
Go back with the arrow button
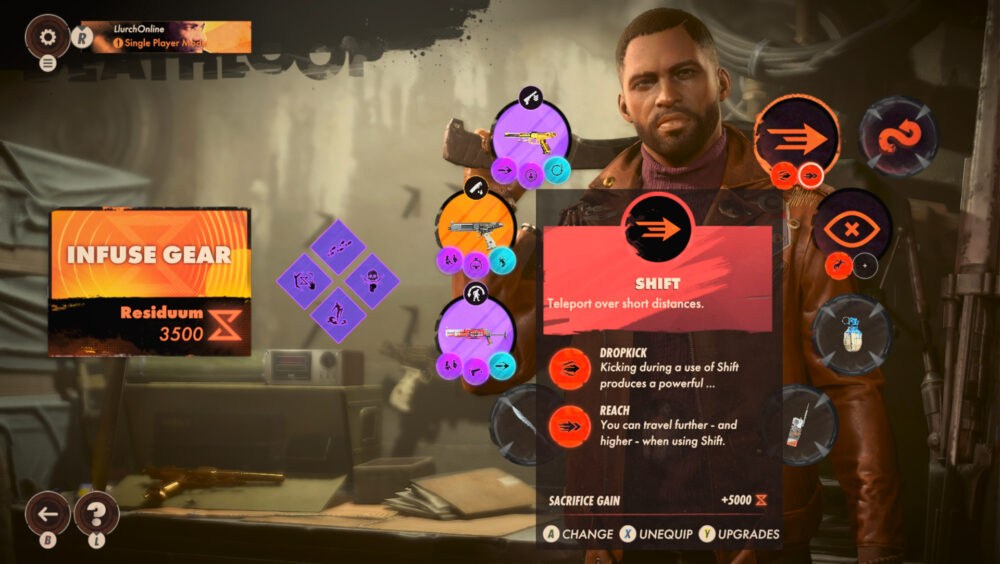pyautogui.click(x=48, y=515)
